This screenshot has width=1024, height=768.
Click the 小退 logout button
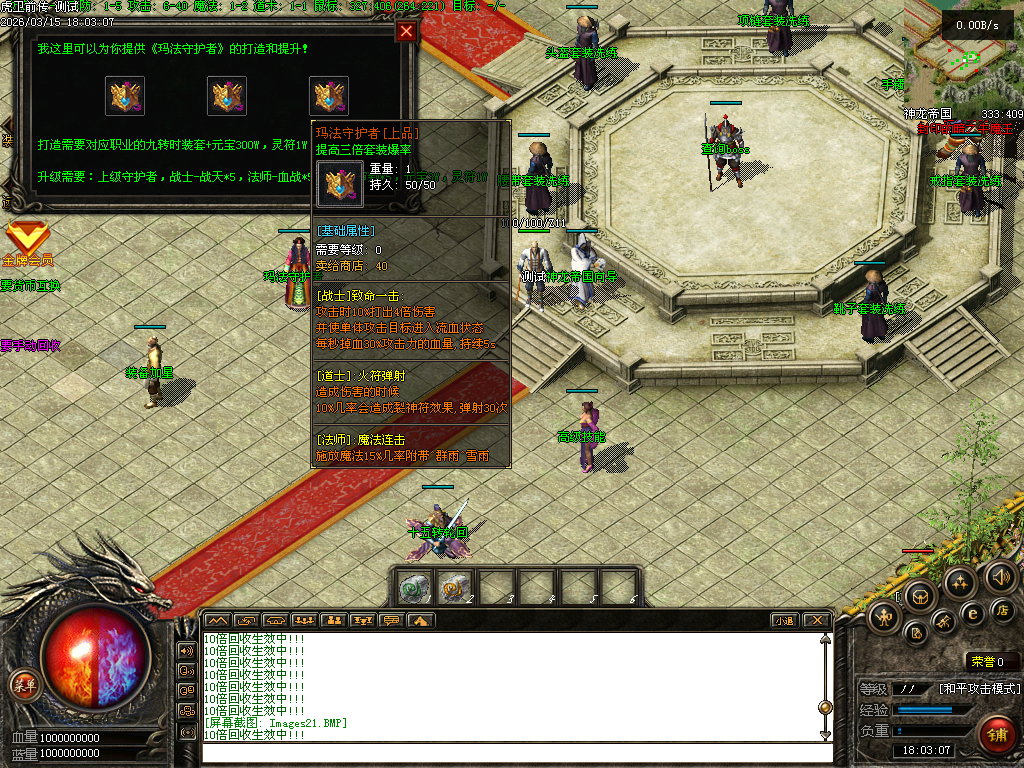coord(784,620)
